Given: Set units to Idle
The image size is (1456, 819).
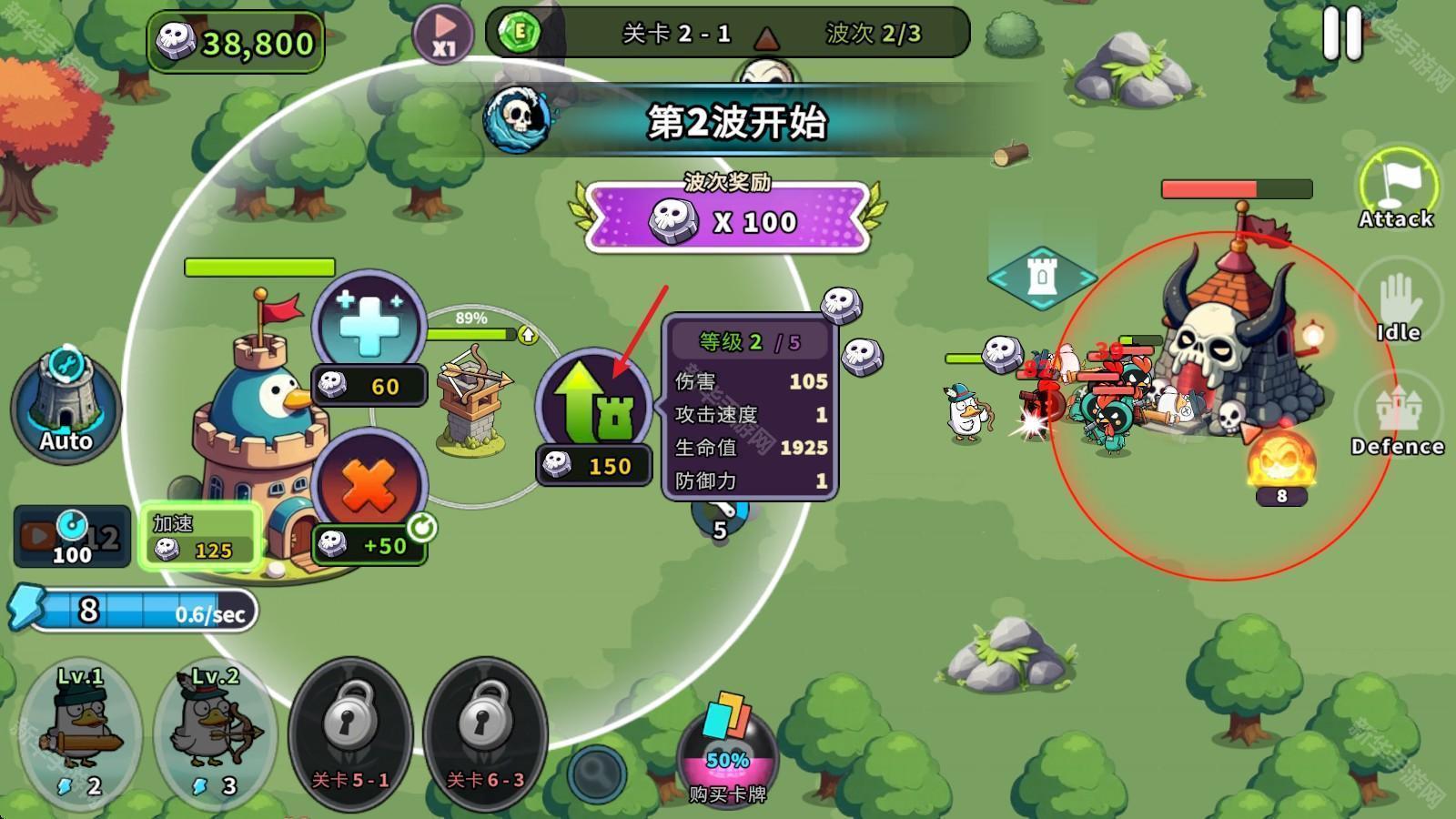Looking at the screenshot, I should click(x=1398, y=307).
